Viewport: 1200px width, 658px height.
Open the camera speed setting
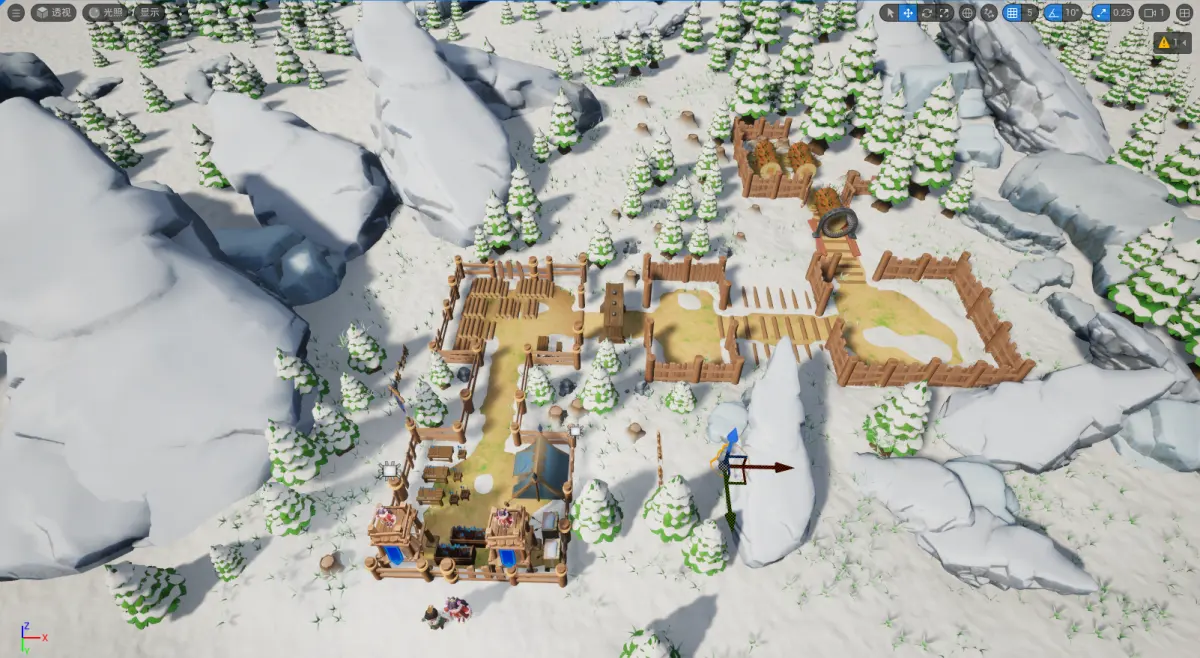(x=1155, y=13)
